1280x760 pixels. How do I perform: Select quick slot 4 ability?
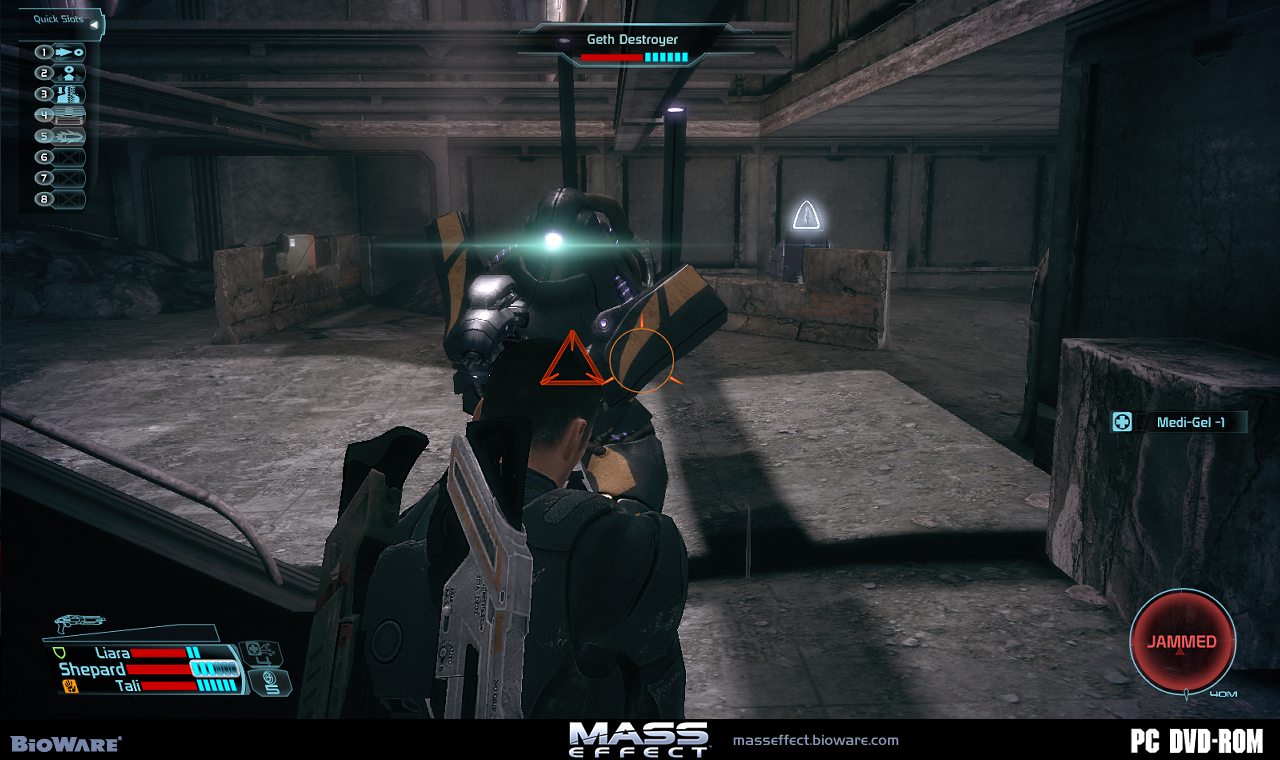click(x=61, y=115)
